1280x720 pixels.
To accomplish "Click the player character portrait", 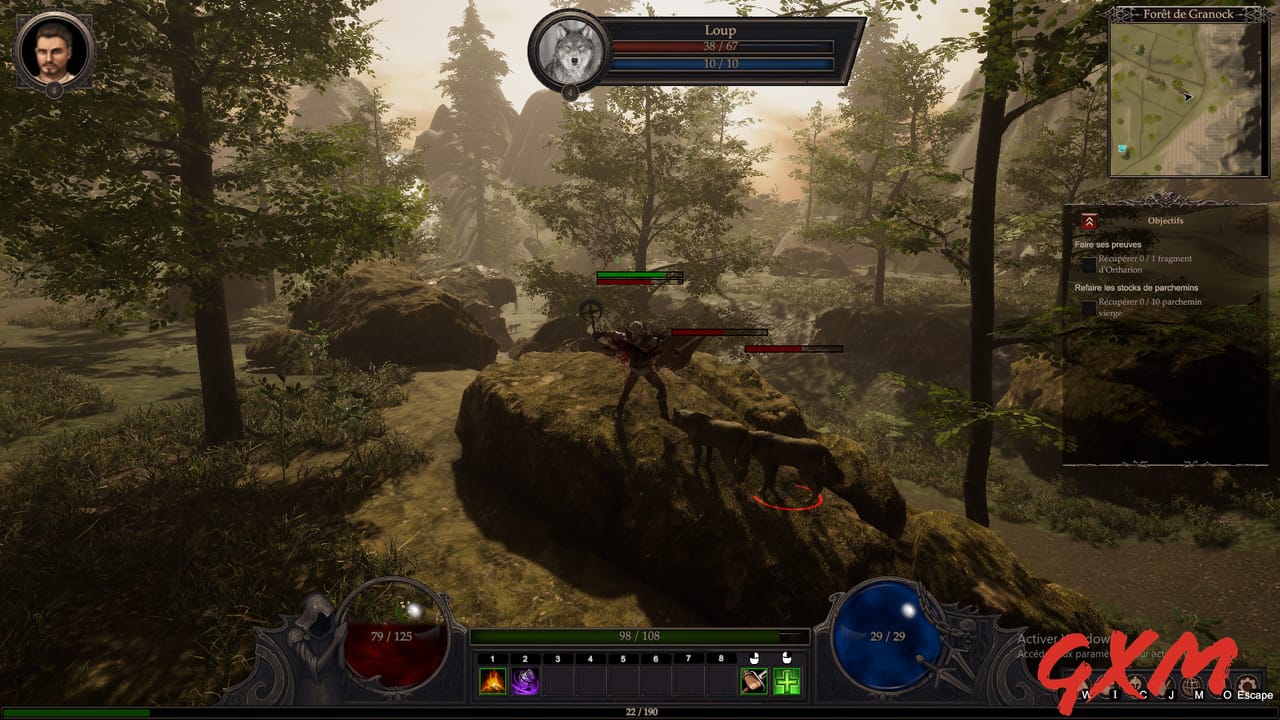I will coord(52,47).
